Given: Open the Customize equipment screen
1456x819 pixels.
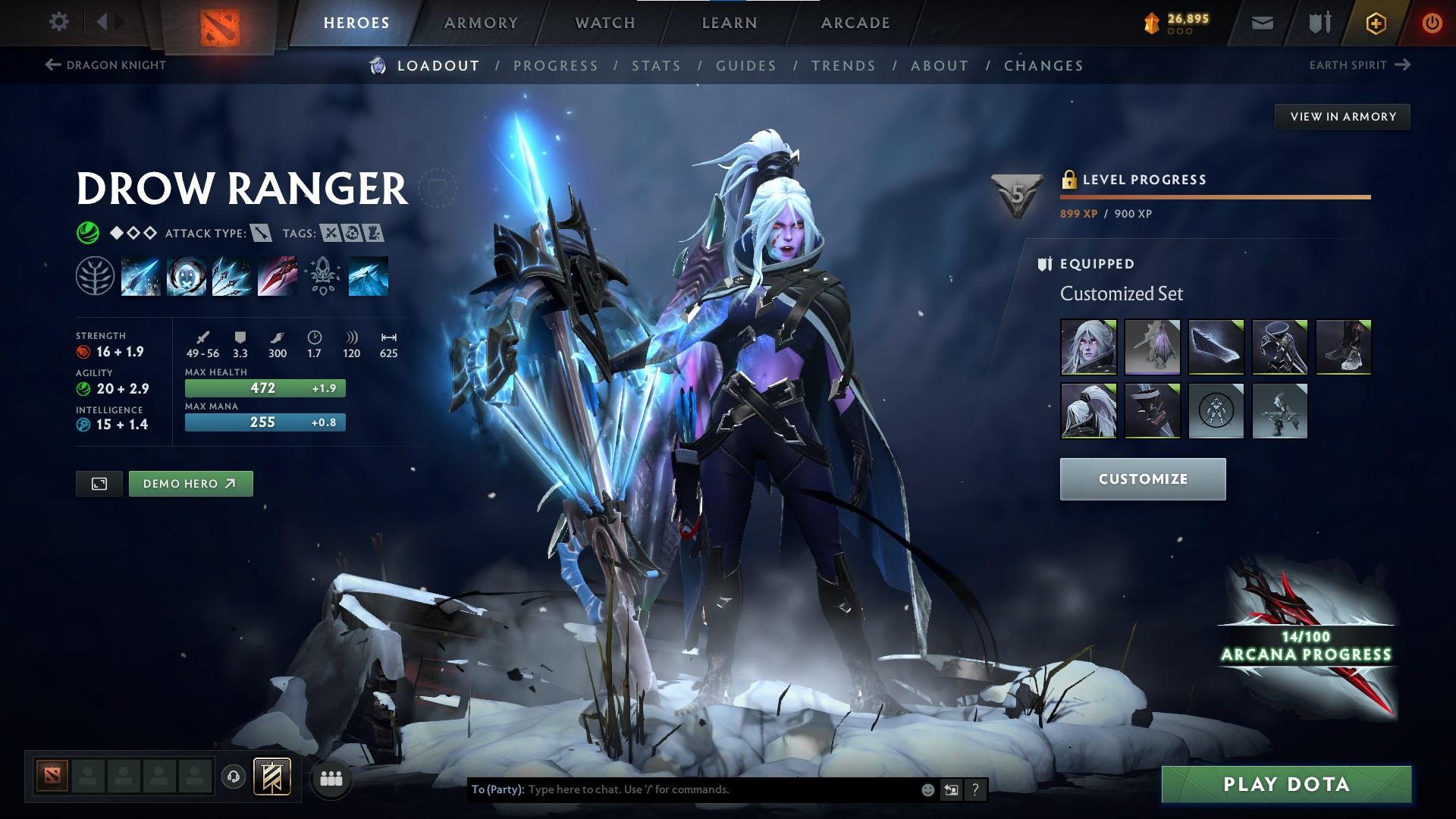Looking at the screenshot, I should click(1142, 479).
